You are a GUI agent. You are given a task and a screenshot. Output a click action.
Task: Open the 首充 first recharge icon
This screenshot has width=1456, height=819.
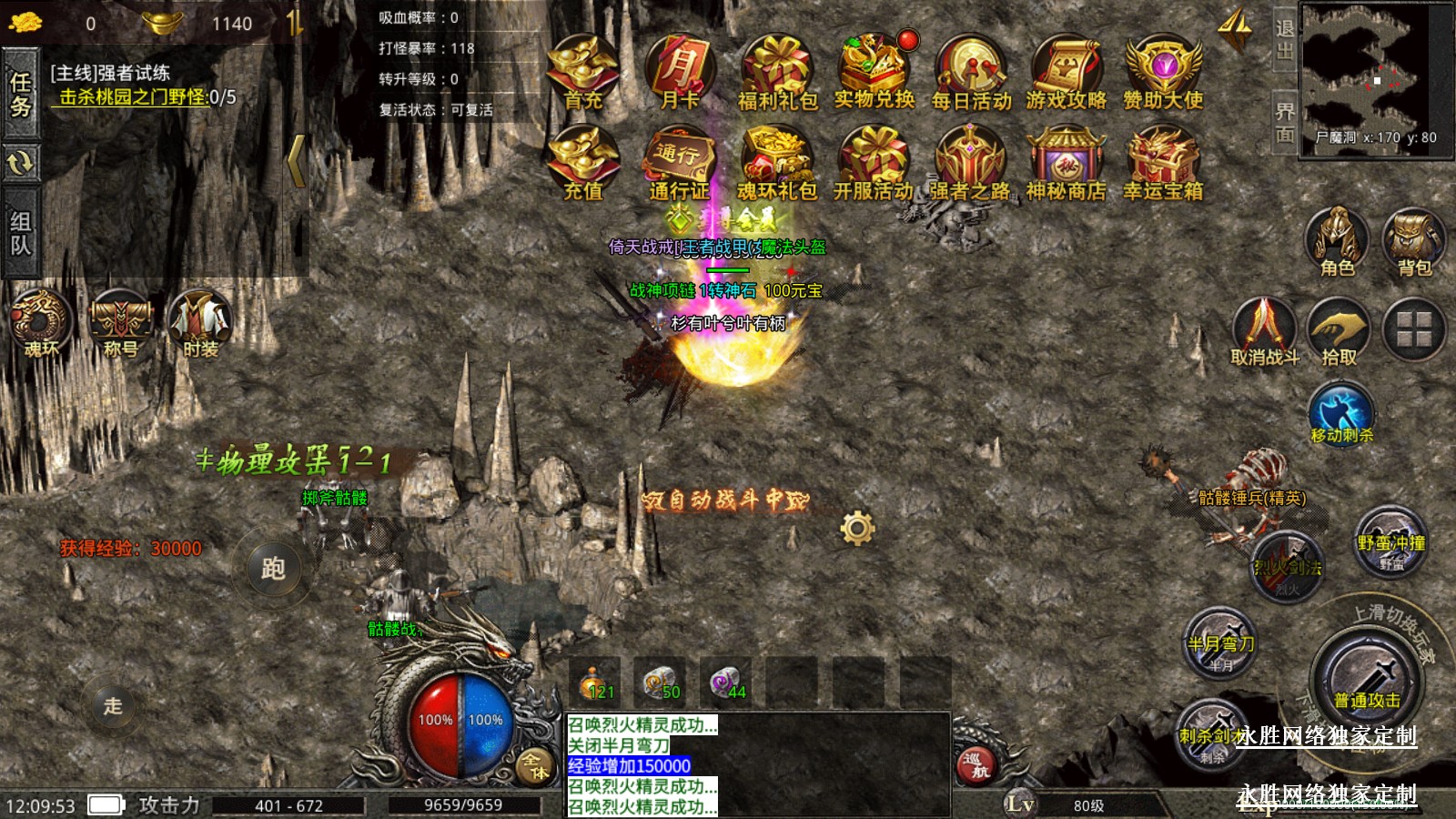click(x=583, y=69)
